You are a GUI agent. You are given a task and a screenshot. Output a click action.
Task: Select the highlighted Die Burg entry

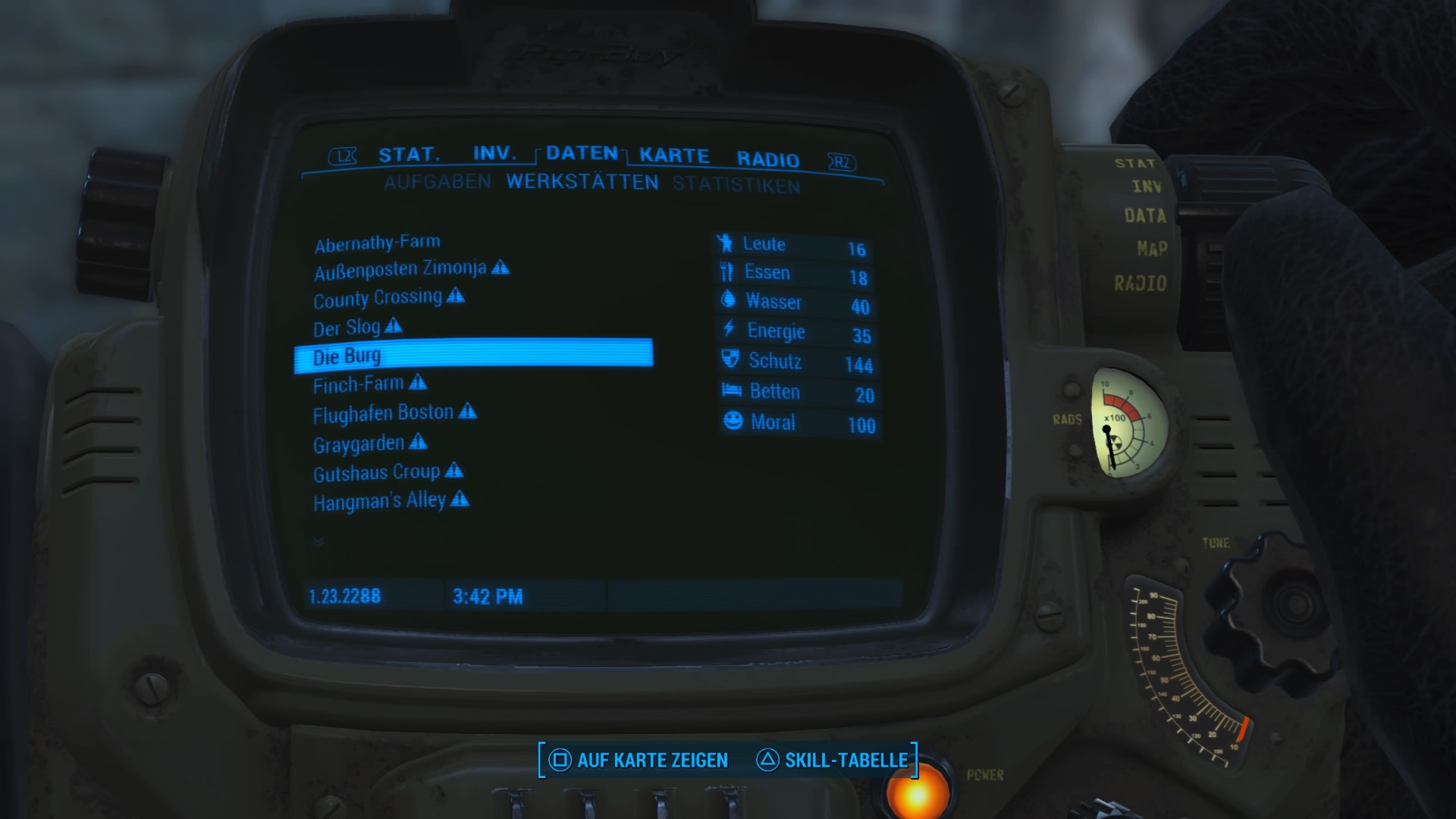472,356
